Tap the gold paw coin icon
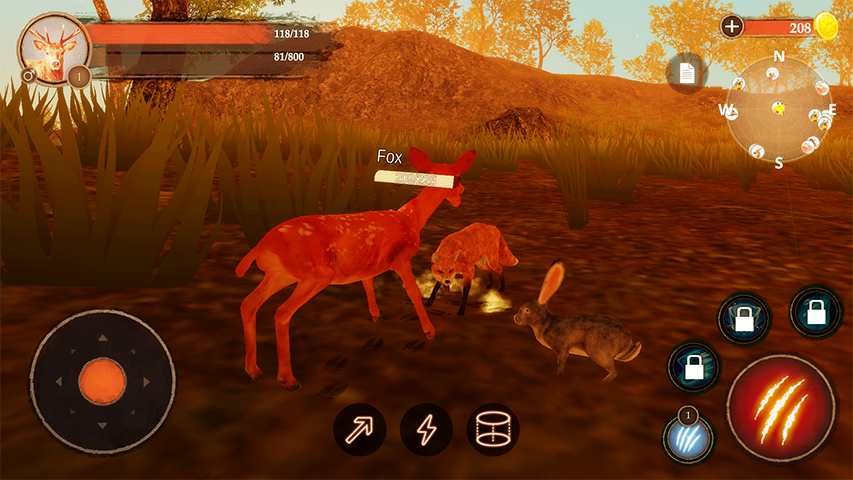This screenshot has width=853, height=480. click(826, 27)
